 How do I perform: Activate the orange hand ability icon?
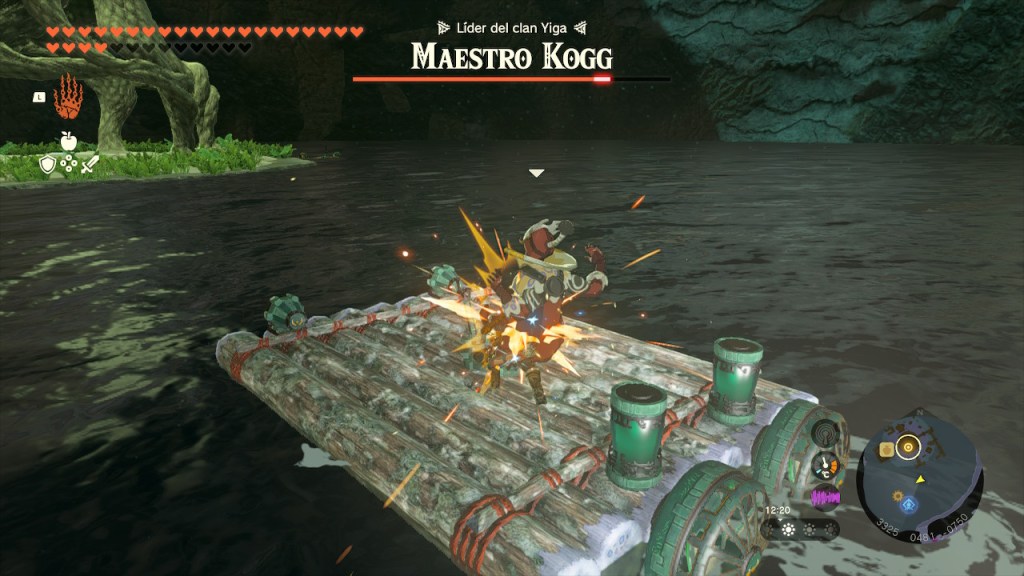(68, 97)
